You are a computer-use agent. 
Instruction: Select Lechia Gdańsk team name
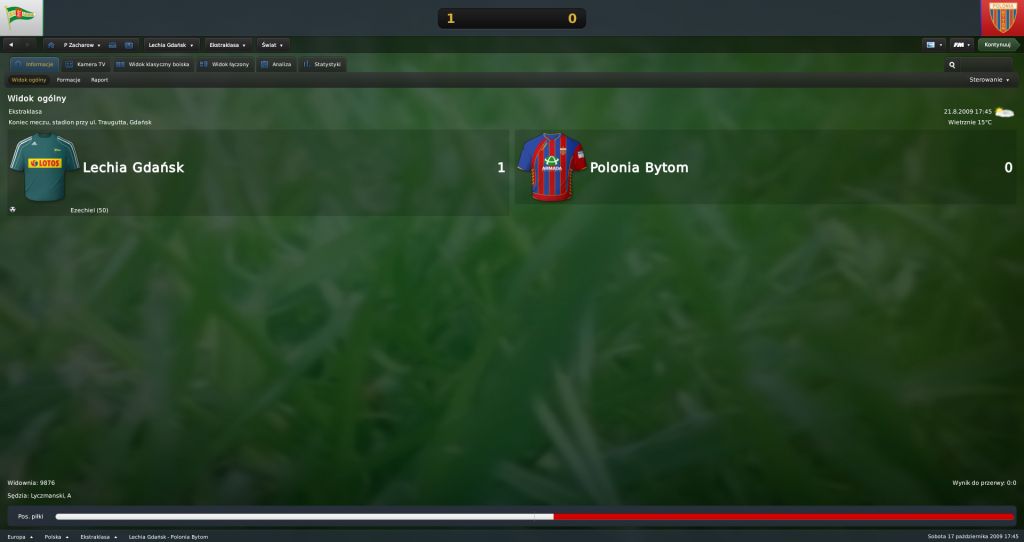pyautogui.click(x=133, y=168)
